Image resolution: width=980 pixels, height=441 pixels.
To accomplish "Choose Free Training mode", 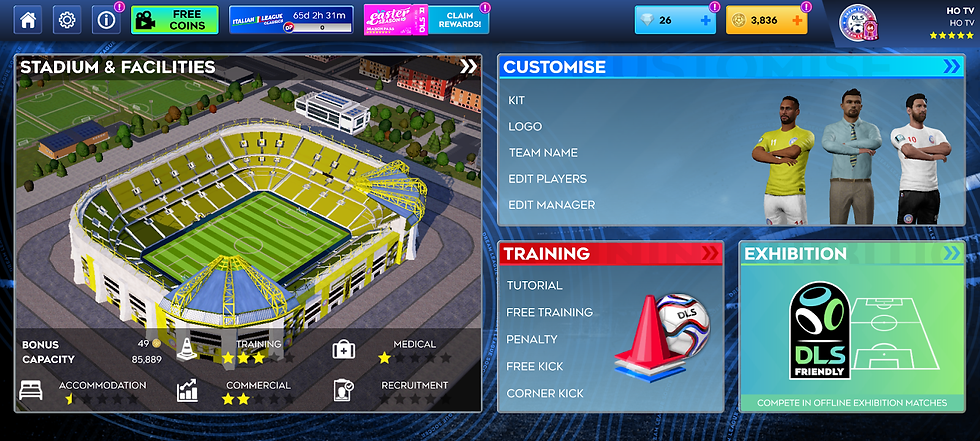I will [x=549, y=312].
